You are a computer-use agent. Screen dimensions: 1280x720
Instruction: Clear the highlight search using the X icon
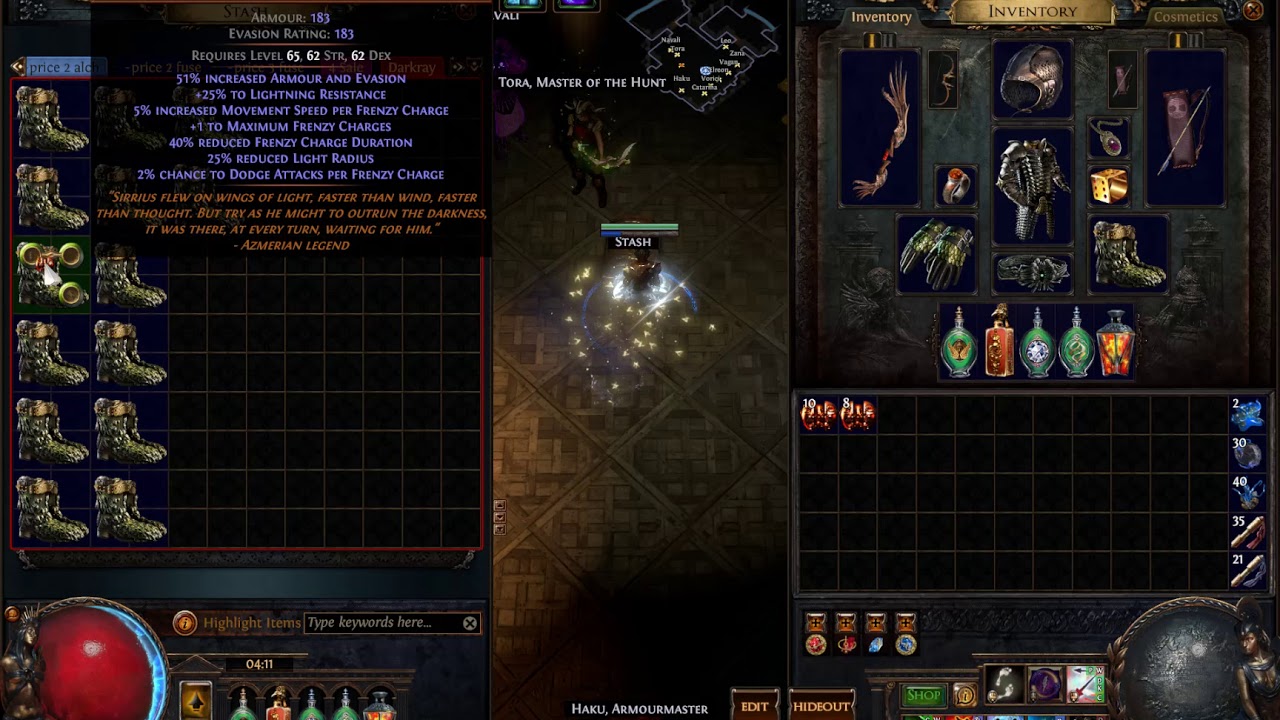click(x=469, y=622)
